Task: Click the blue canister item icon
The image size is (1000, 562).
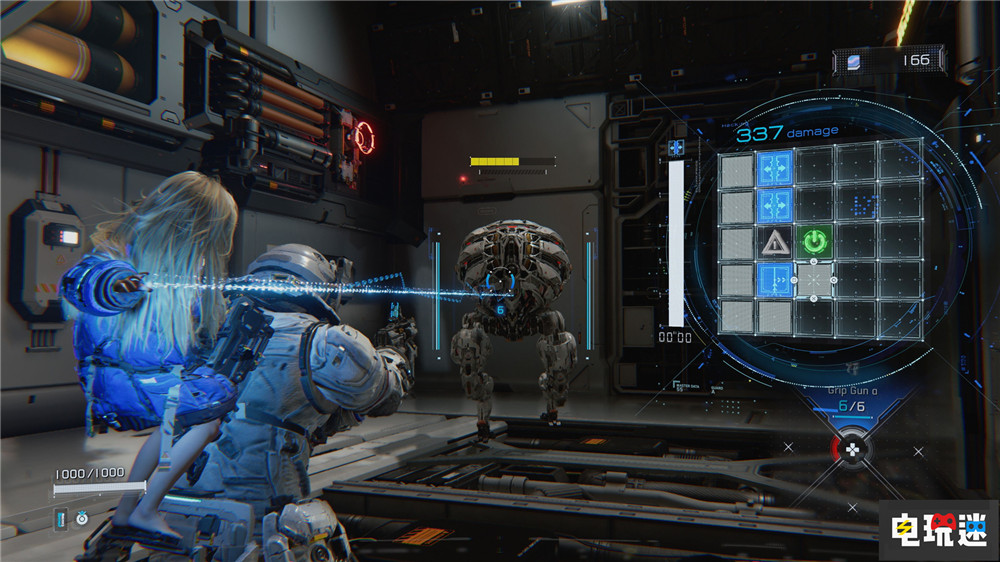Action: tap(61, 519)
